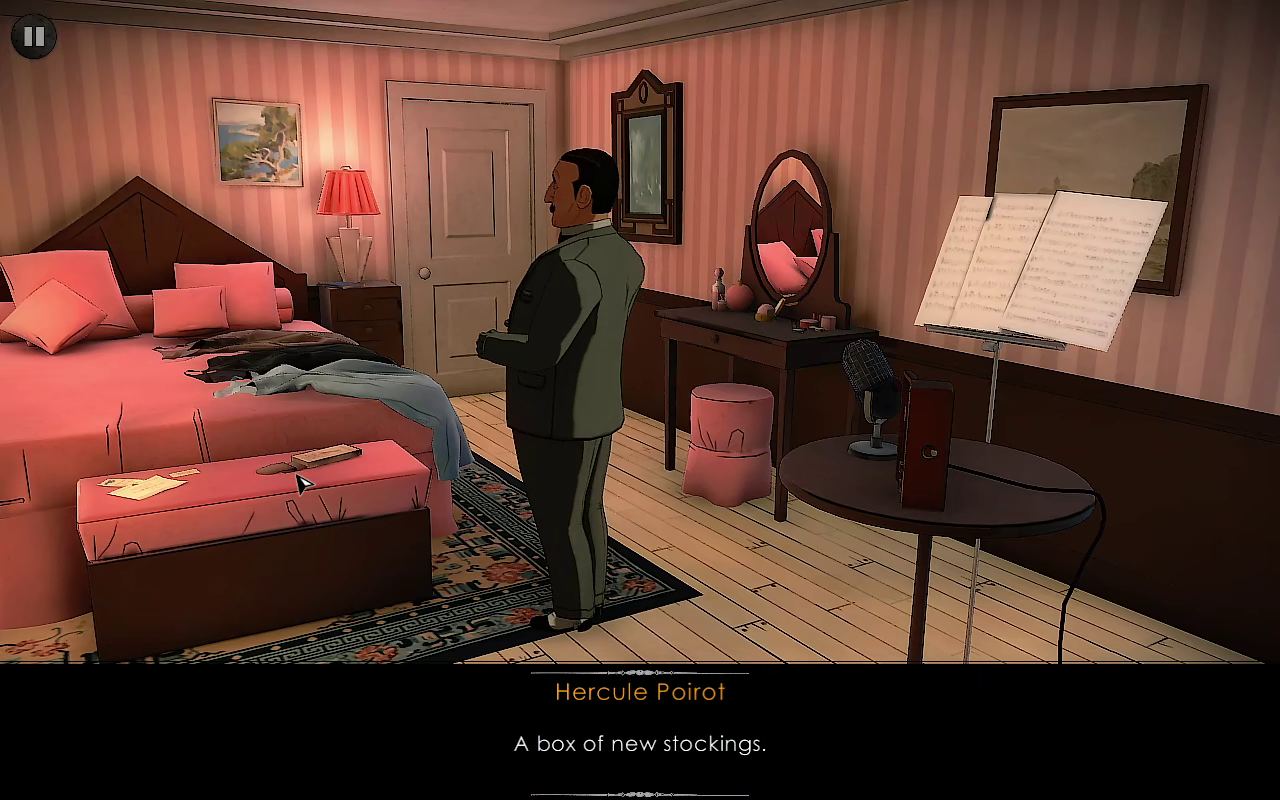Image resolution: width=1280 pixels, height=800 pixels.
Task: Pause the game with the top-left button
Action: pos(34,37)
